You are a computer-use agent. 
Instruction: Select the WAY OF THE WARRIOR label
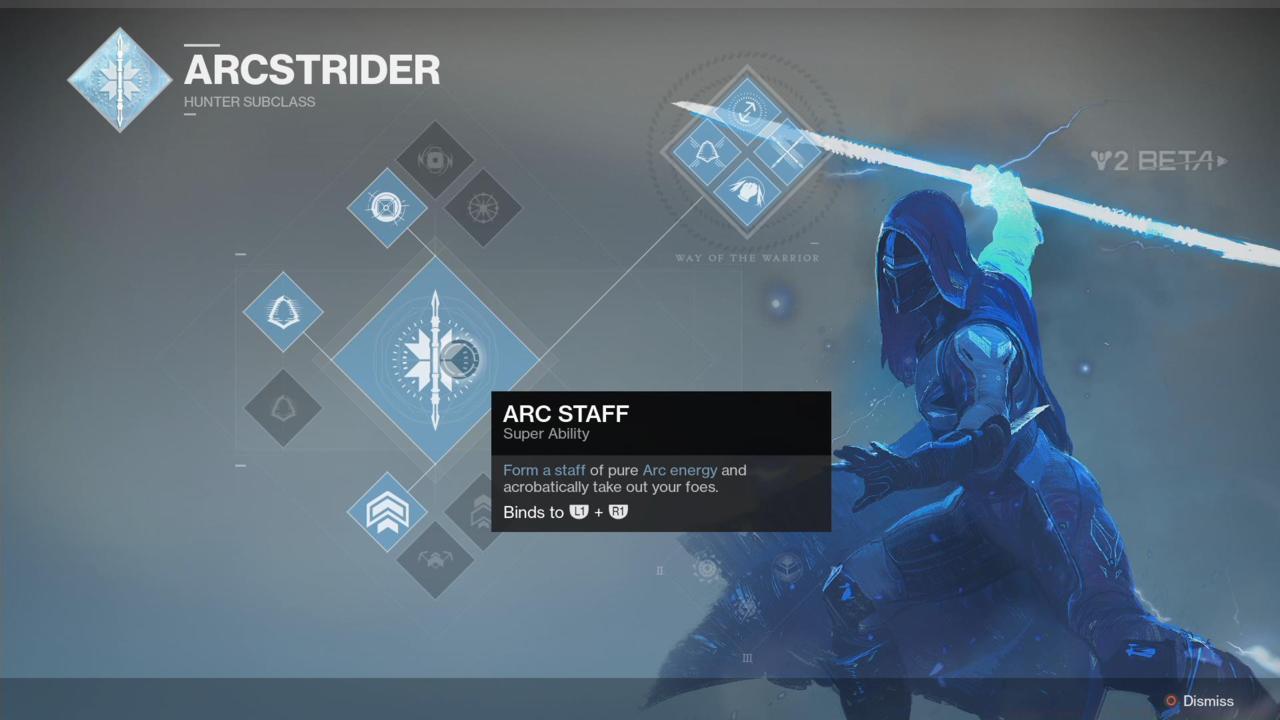coord(747,258)
